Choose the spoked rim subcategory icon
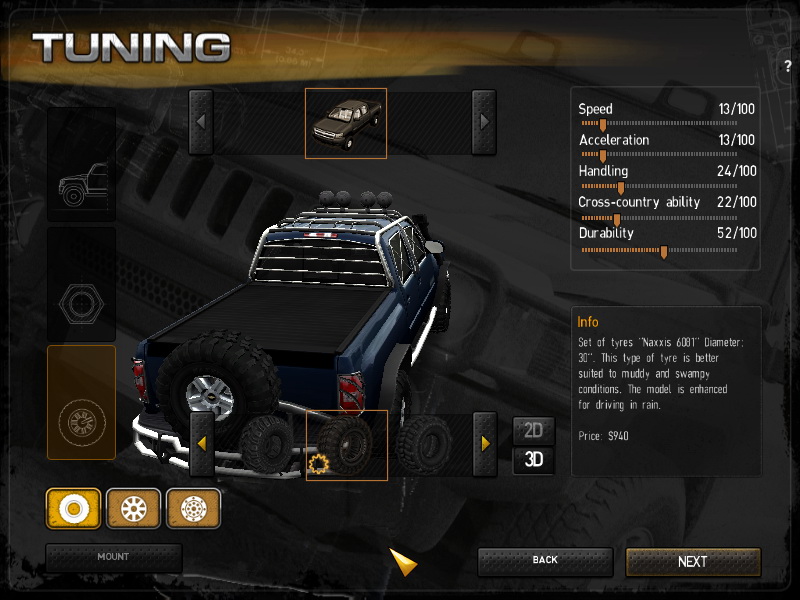The height and width of the screenshot is (600, 800). point(133,509)
